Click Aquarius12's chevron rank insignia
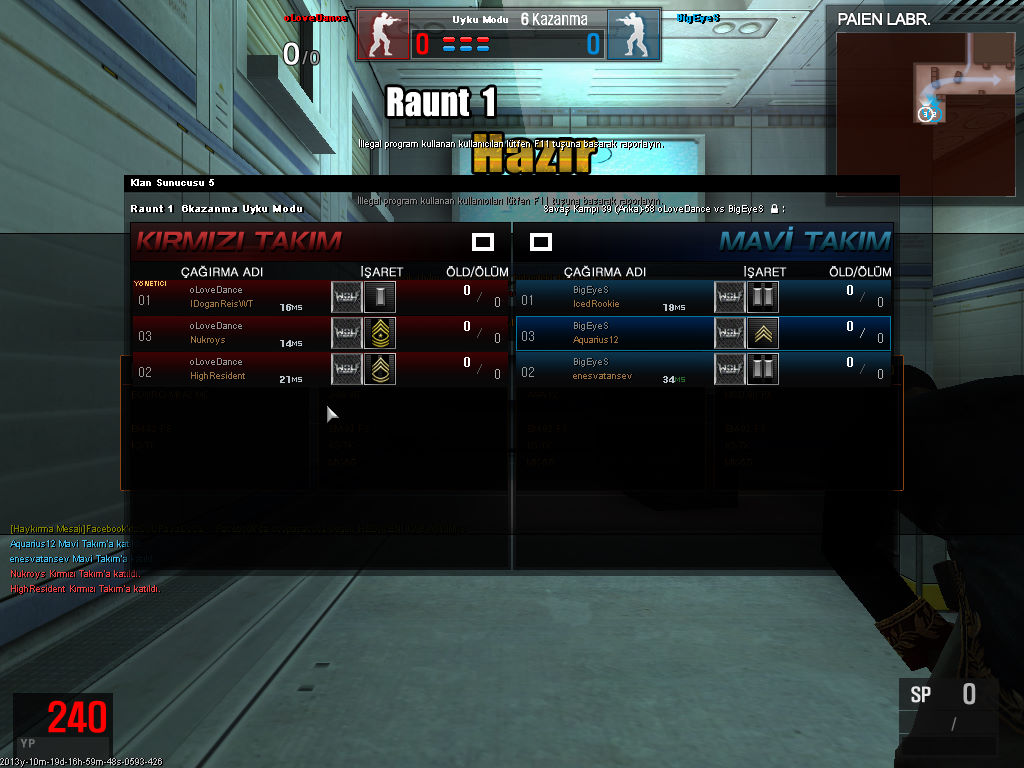 pyautogui.click(x=763, y=333)
